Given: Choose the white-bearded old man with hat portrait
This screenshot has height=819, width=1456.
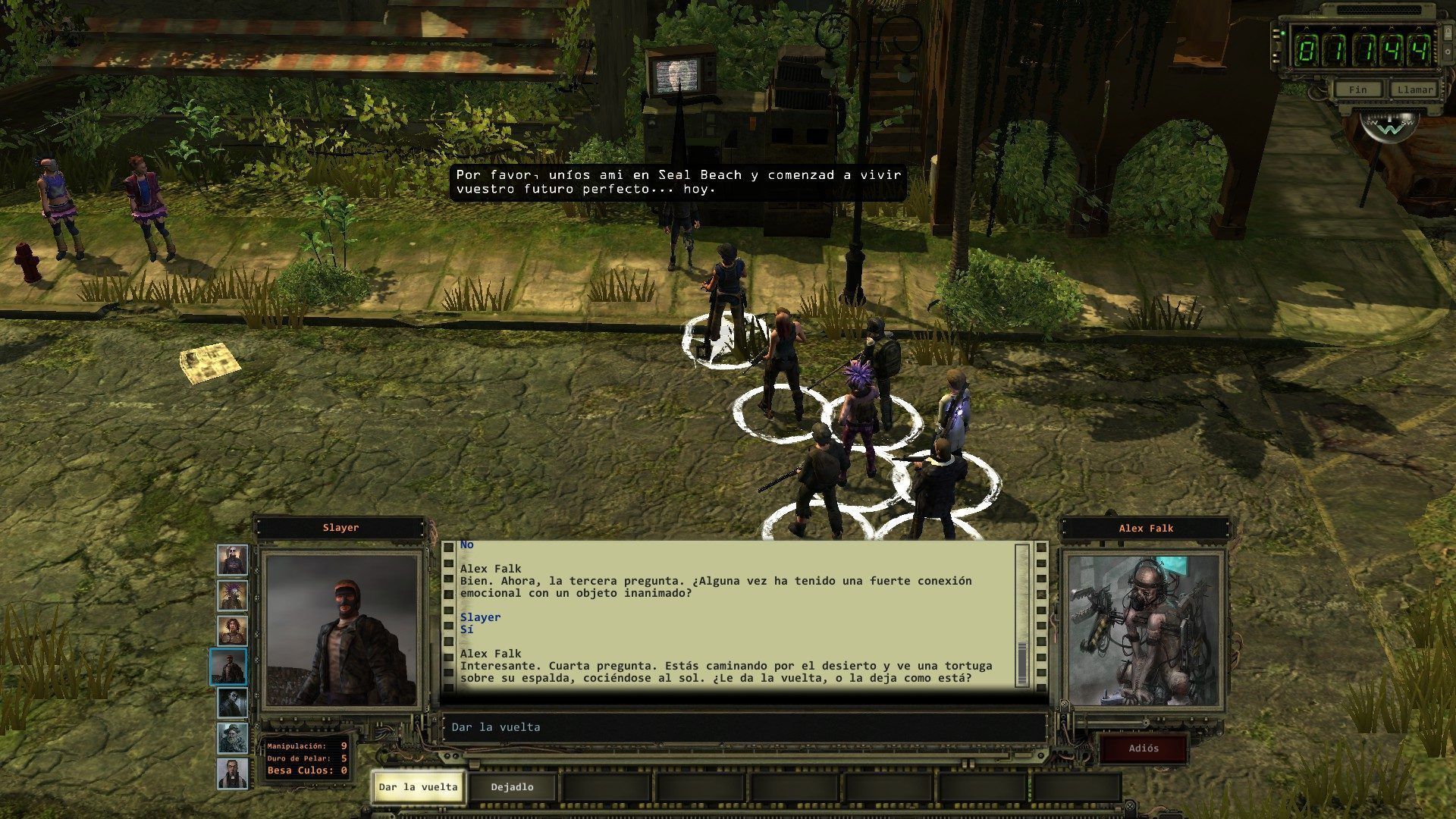Looking at the screenshot, I should point(232,738).
